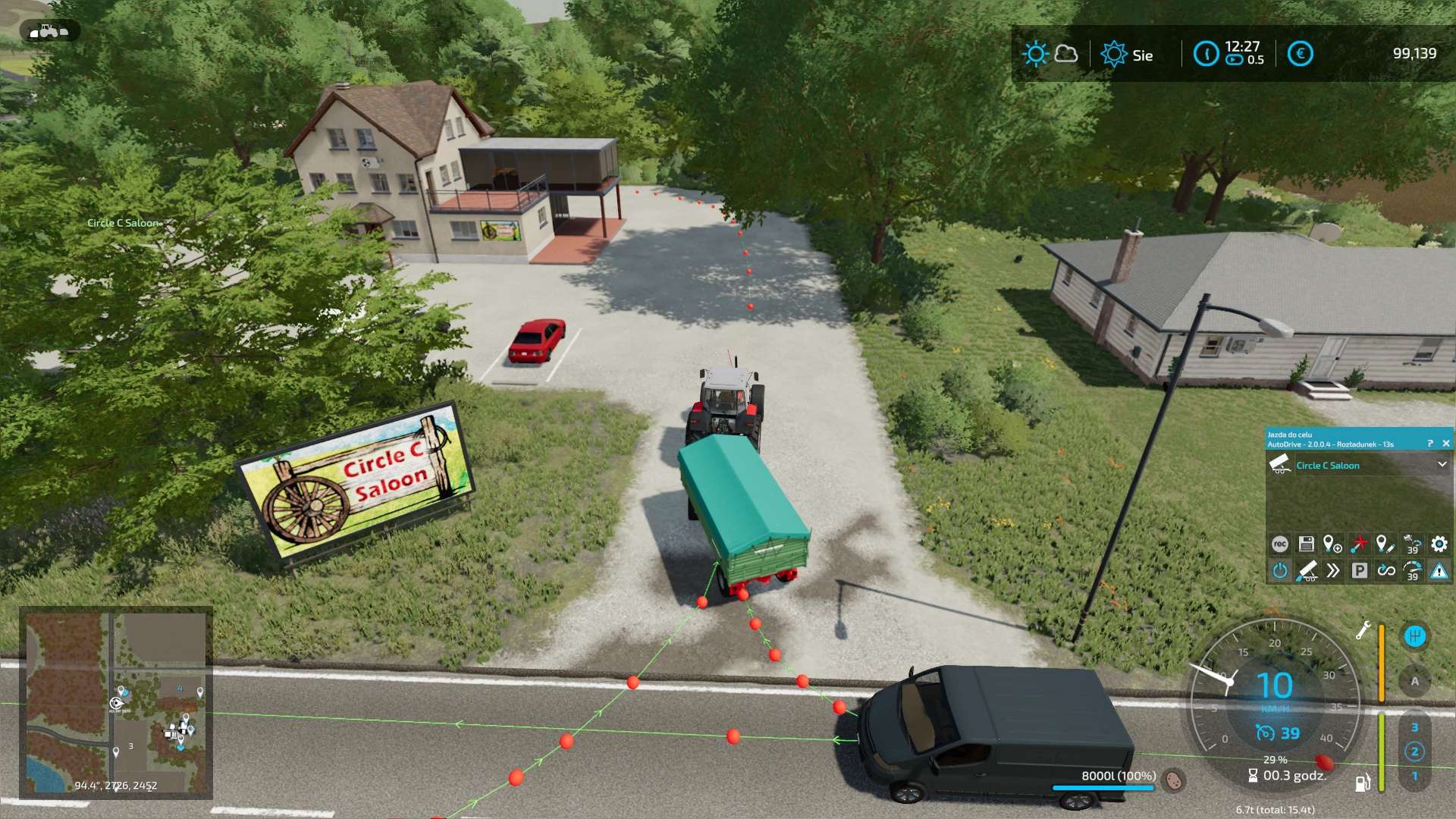Add a new destination marker
The image size is (1456, 819).
[x=1332, y=544]
